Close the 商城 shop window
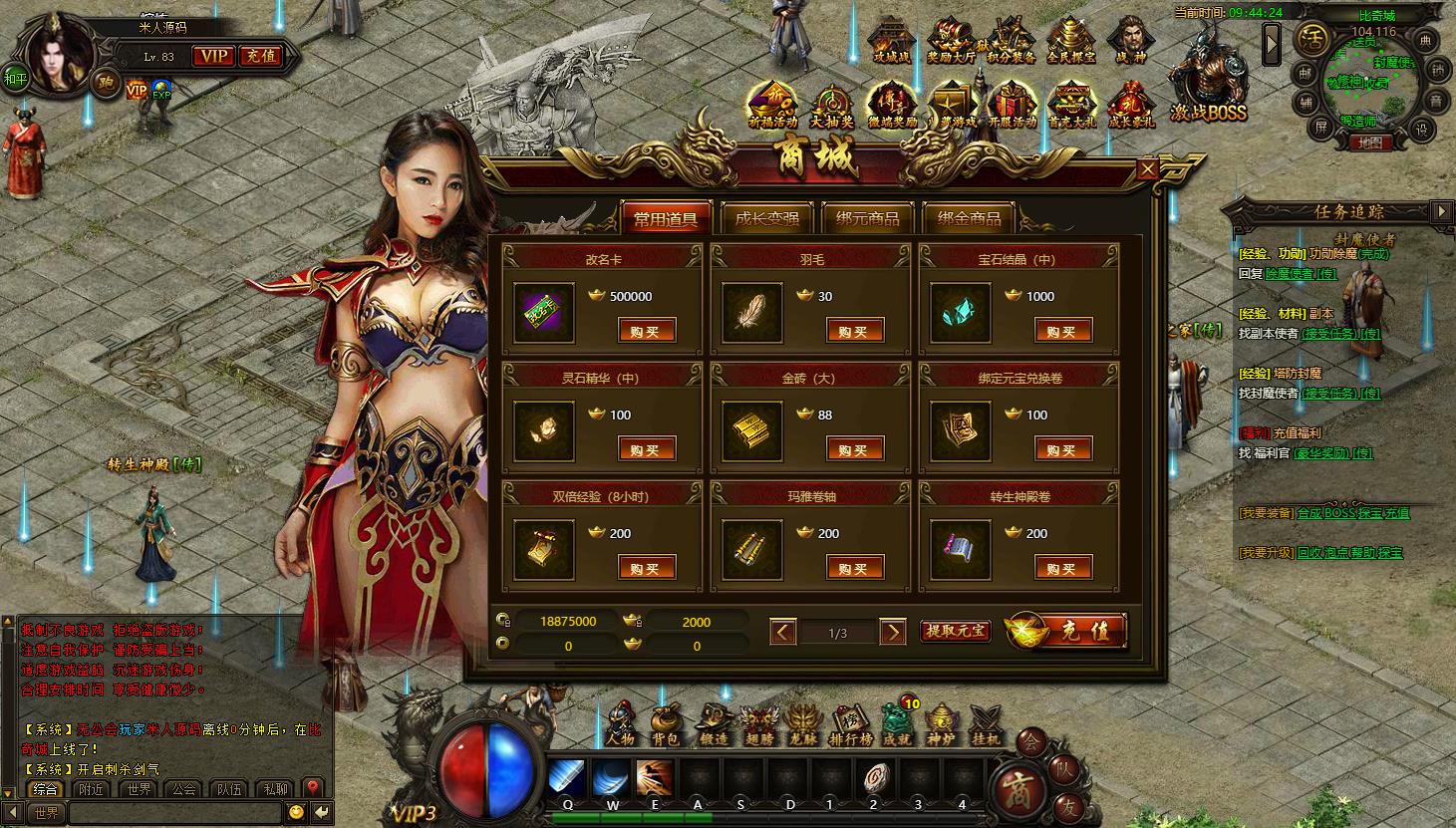This screenshot has width=1456, height=828. coord(1147,169)
